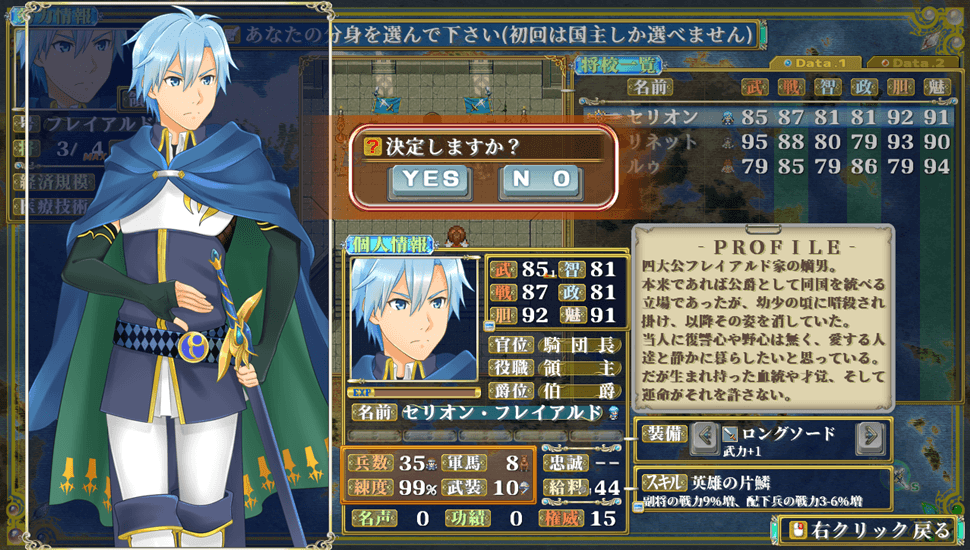The height and width of the screenshot is (550, 970).
Task: Show previous equipment with the left arrow
Action: 705,435
